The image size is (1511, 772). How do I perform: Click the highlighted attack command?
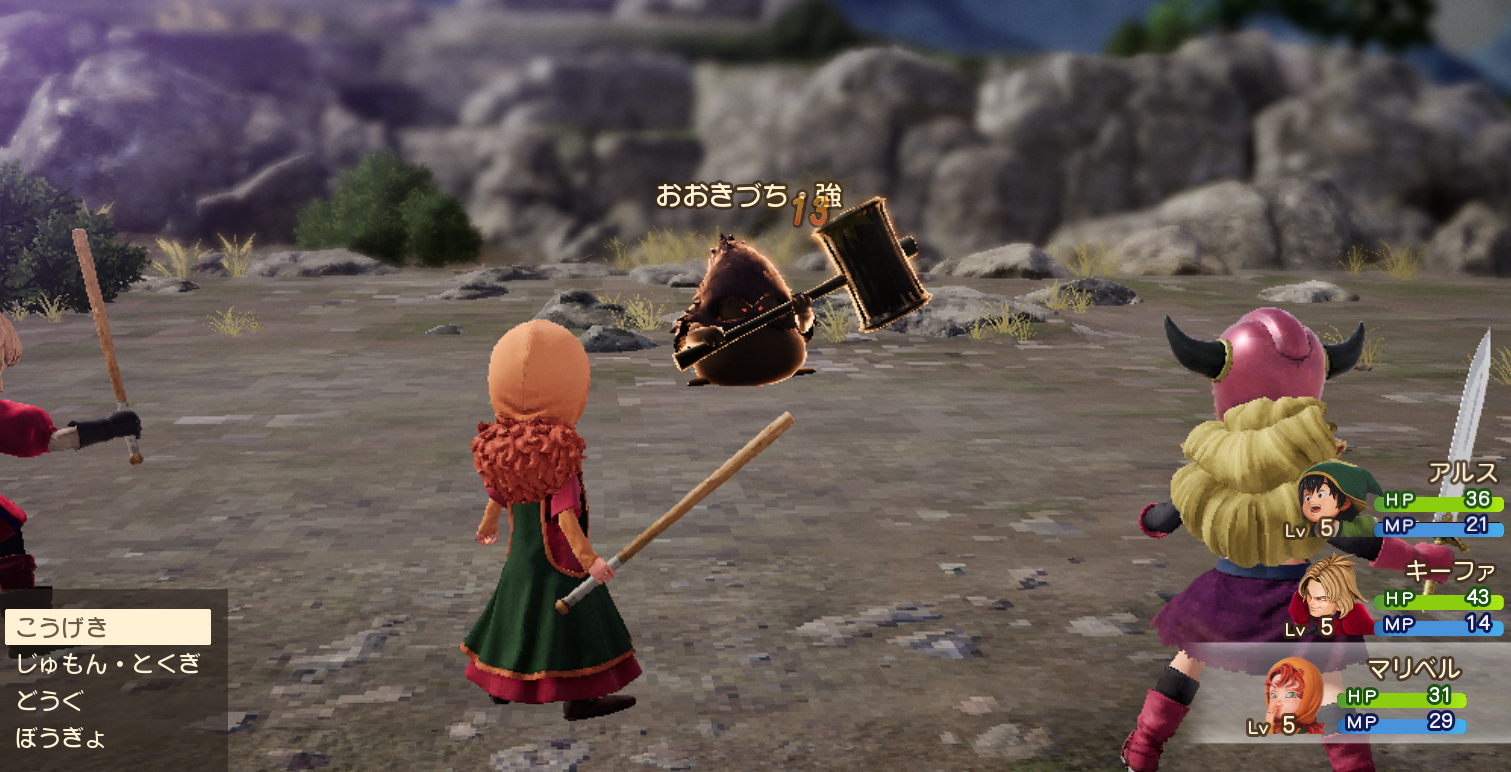61,628
